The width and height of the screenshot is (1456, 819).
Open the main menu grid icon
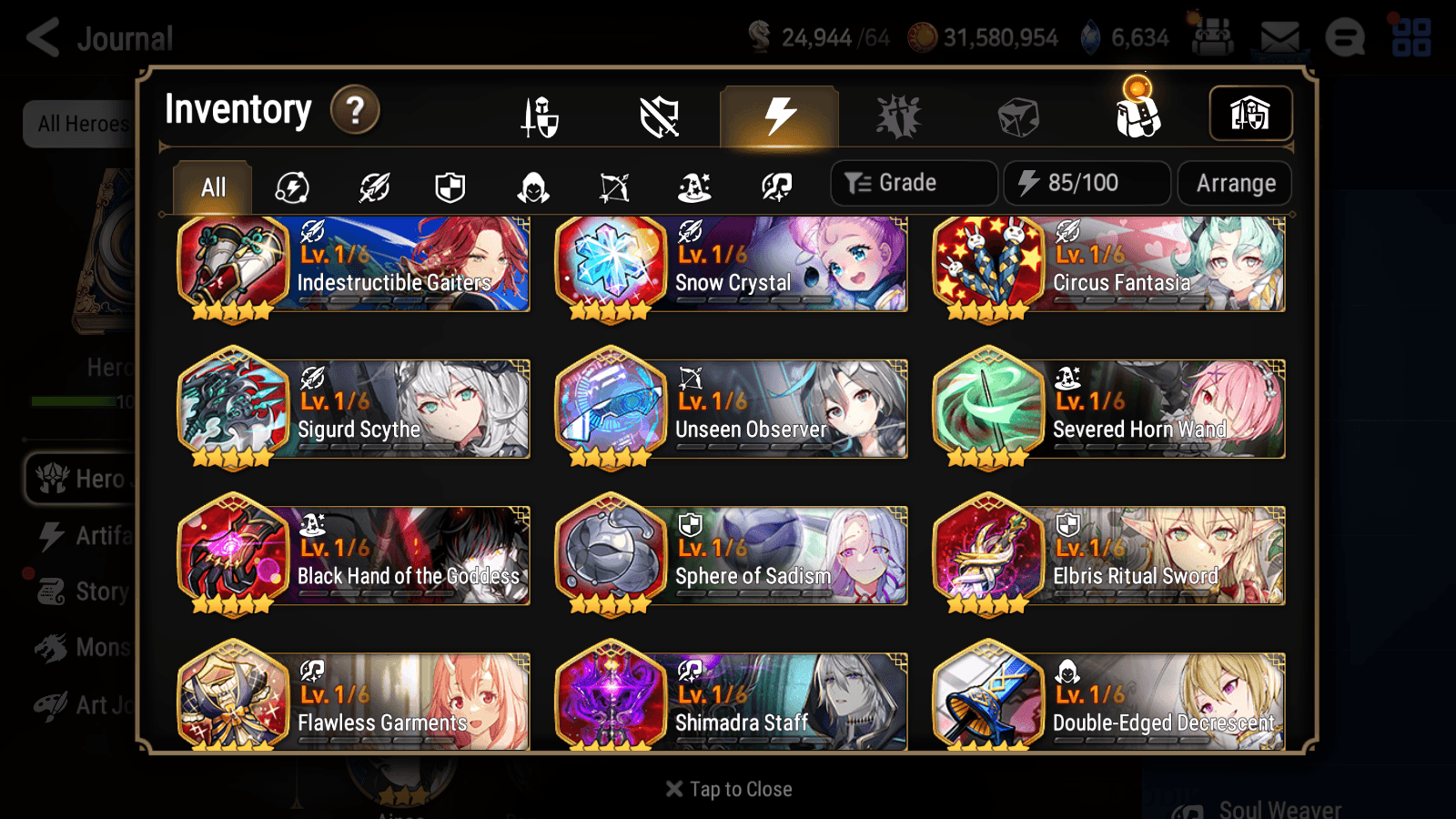point(1411,36)
